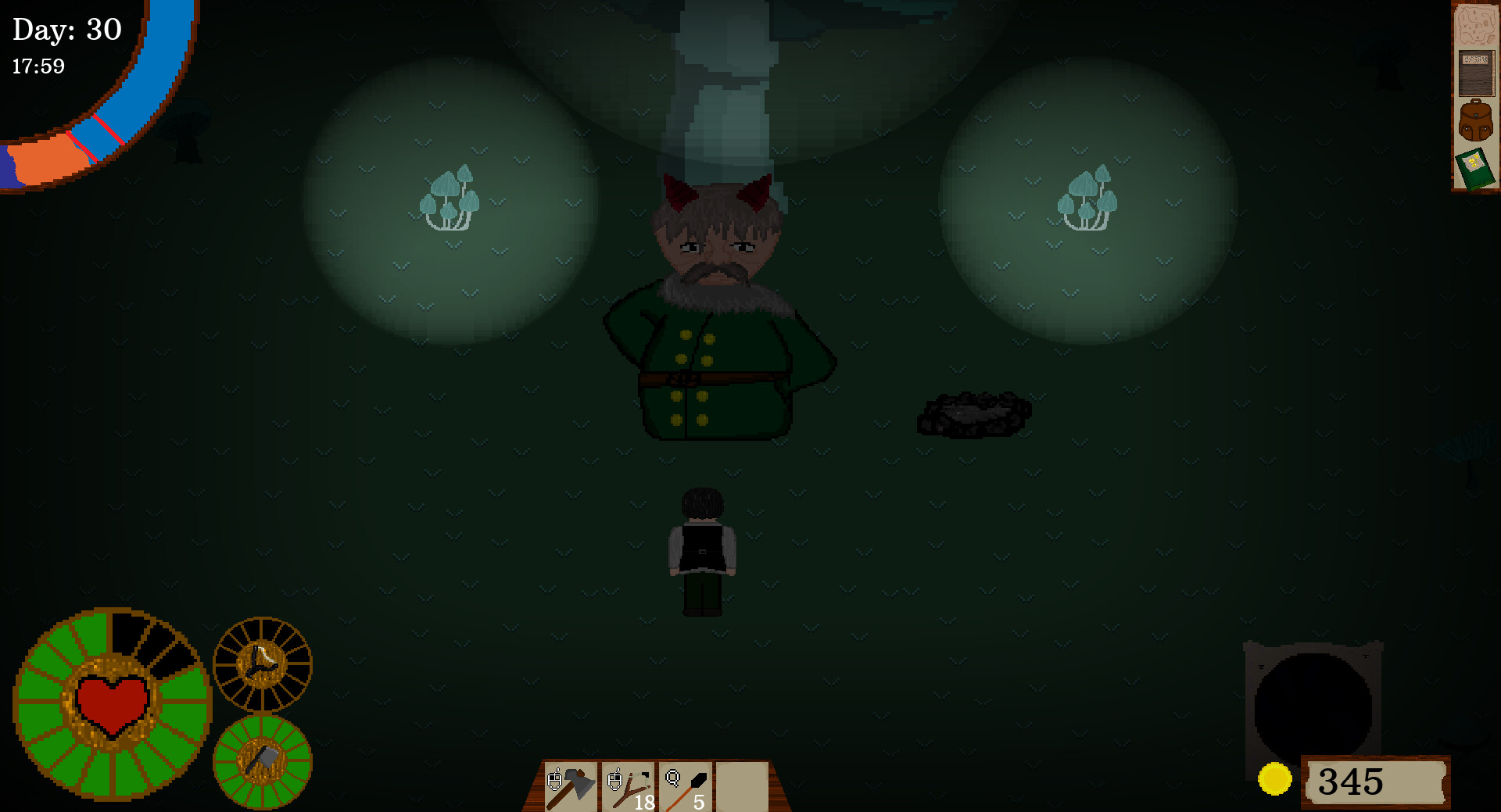Select the axe in the first hotbar slot
The image size is (1501, 812).
[569, 784]
